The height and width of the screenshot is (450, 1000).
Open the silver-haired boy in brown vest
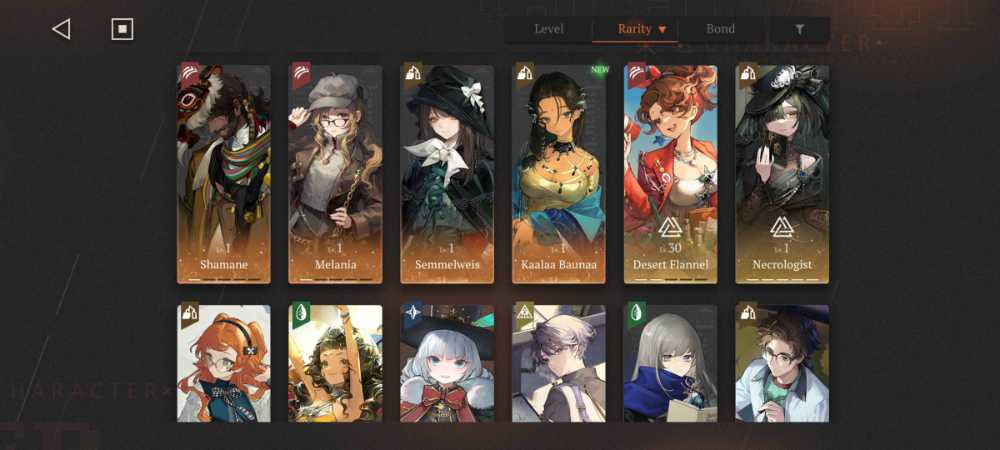coord(560,363)
